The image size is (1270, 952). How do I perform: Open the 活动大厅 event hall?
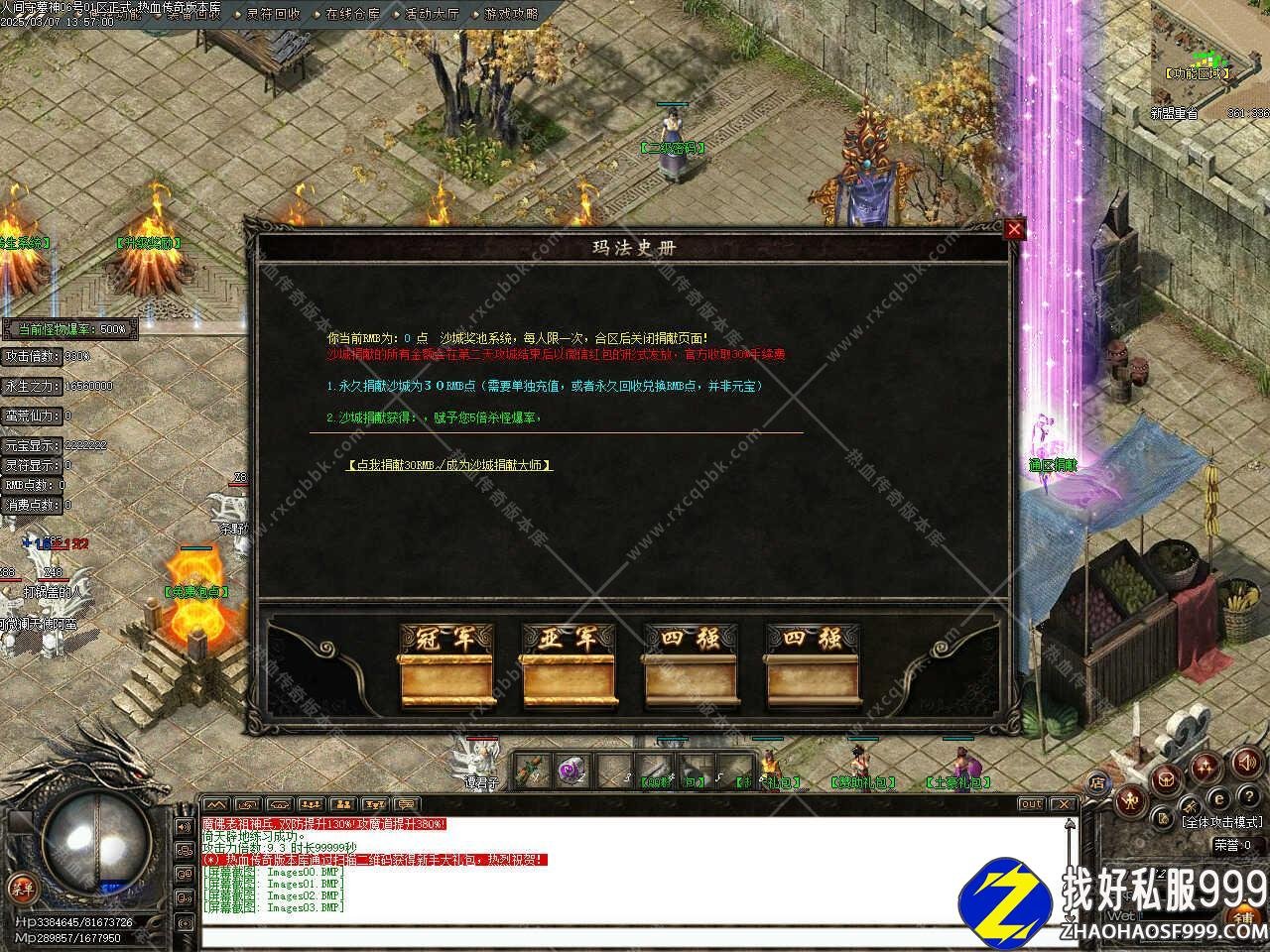(433, 14)
